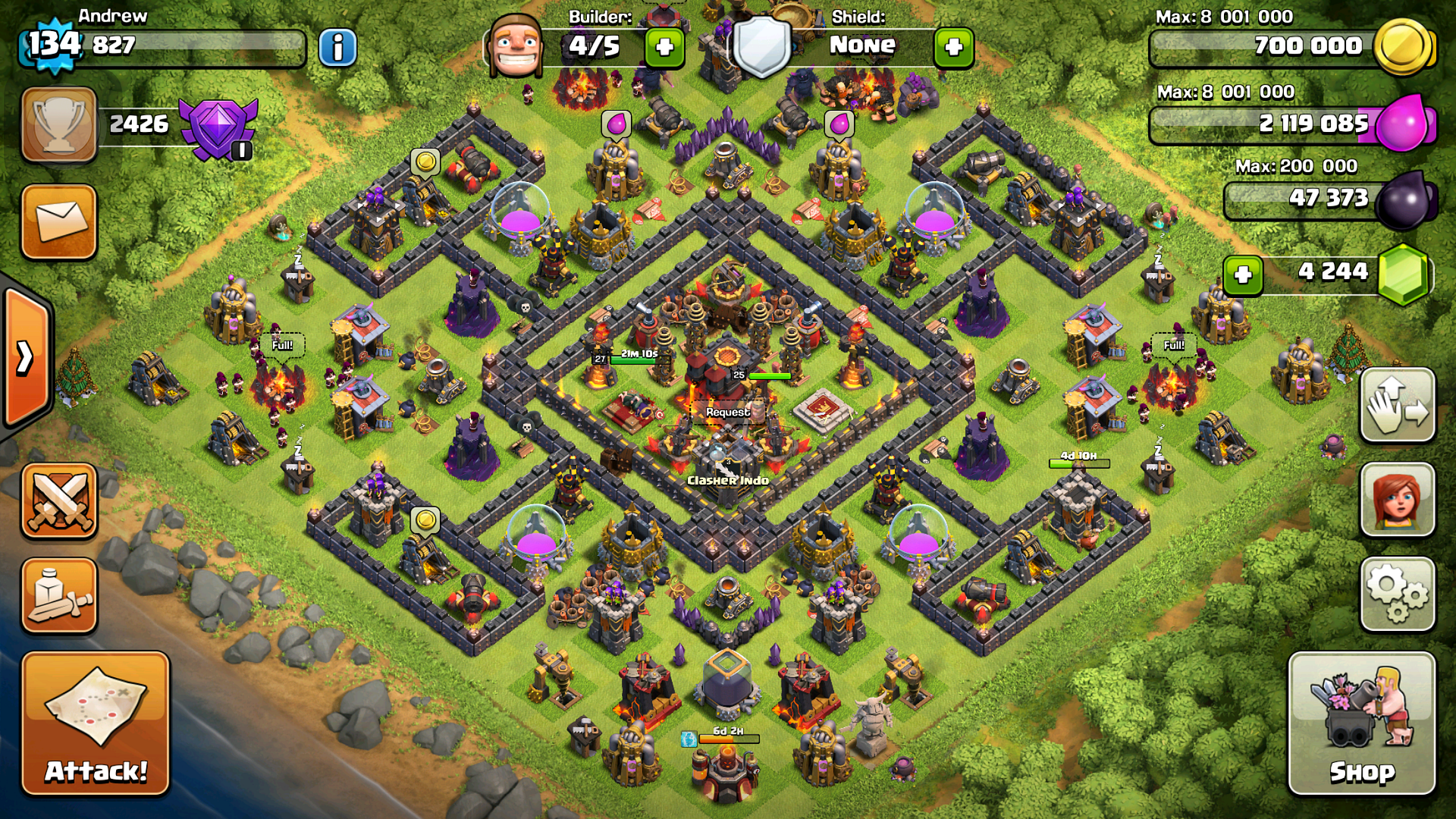
Task: Add a builder with the green plus
Action: point(665,48)
